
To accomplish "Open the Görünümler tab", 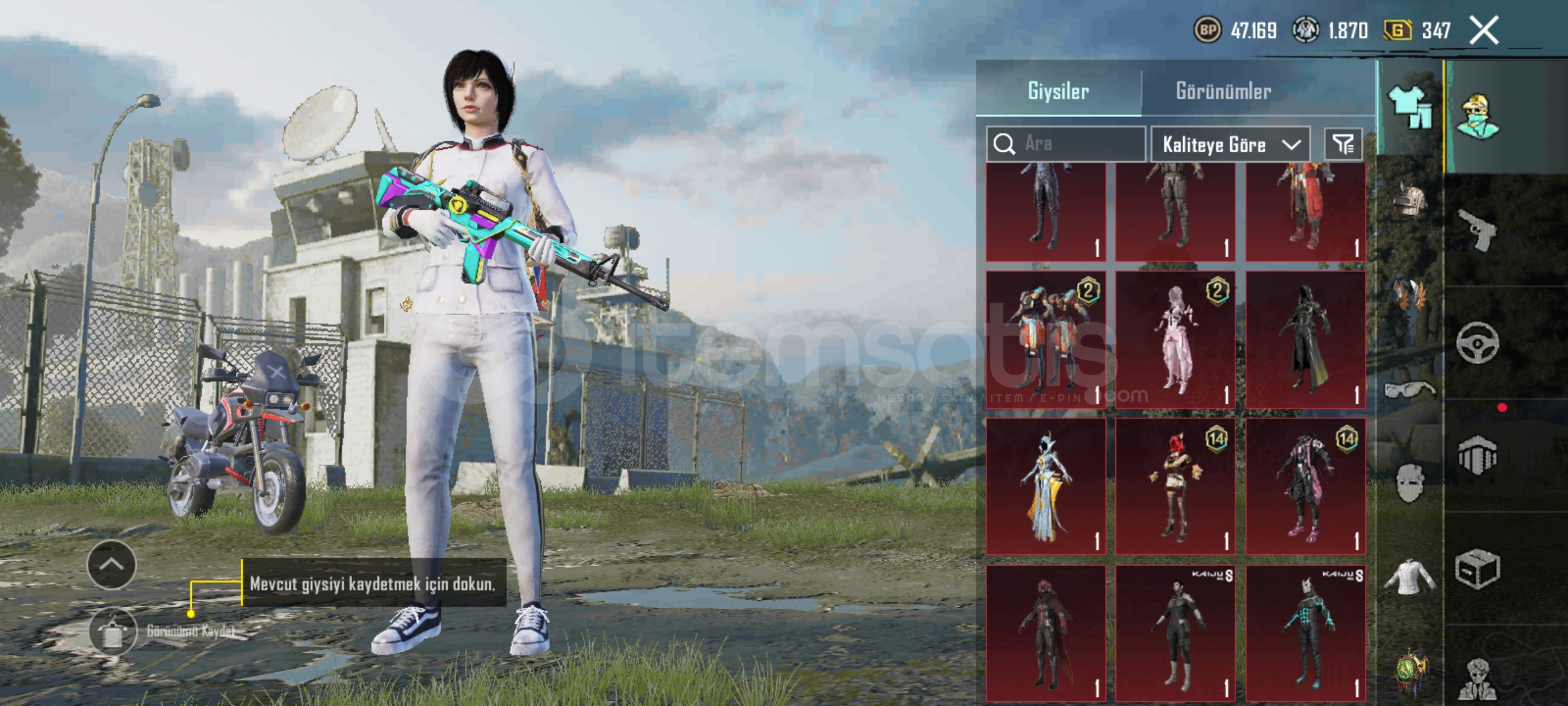I will point(1223,91).
